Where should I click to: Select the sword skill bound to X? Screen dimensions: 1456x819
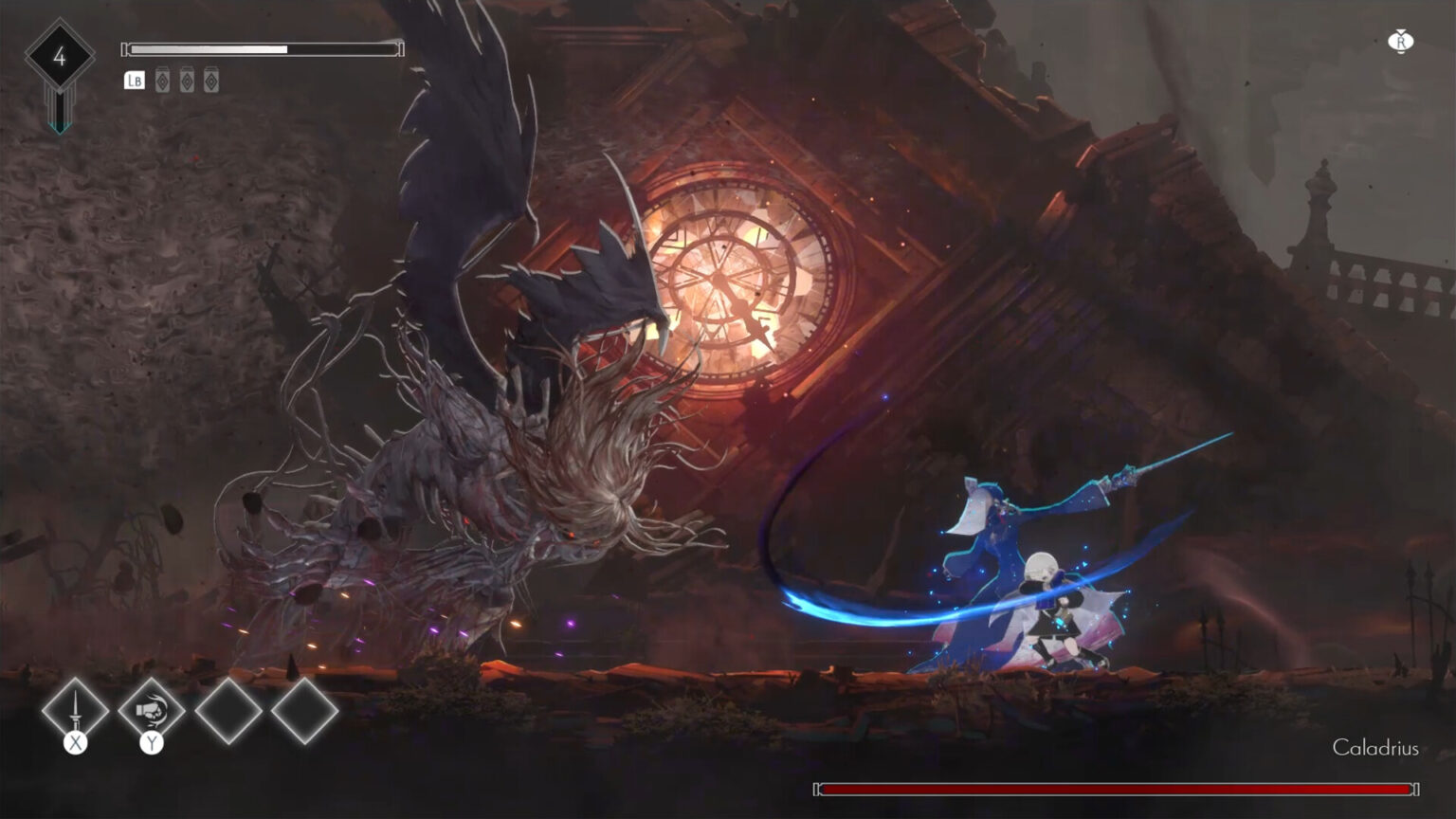(75, 712)
